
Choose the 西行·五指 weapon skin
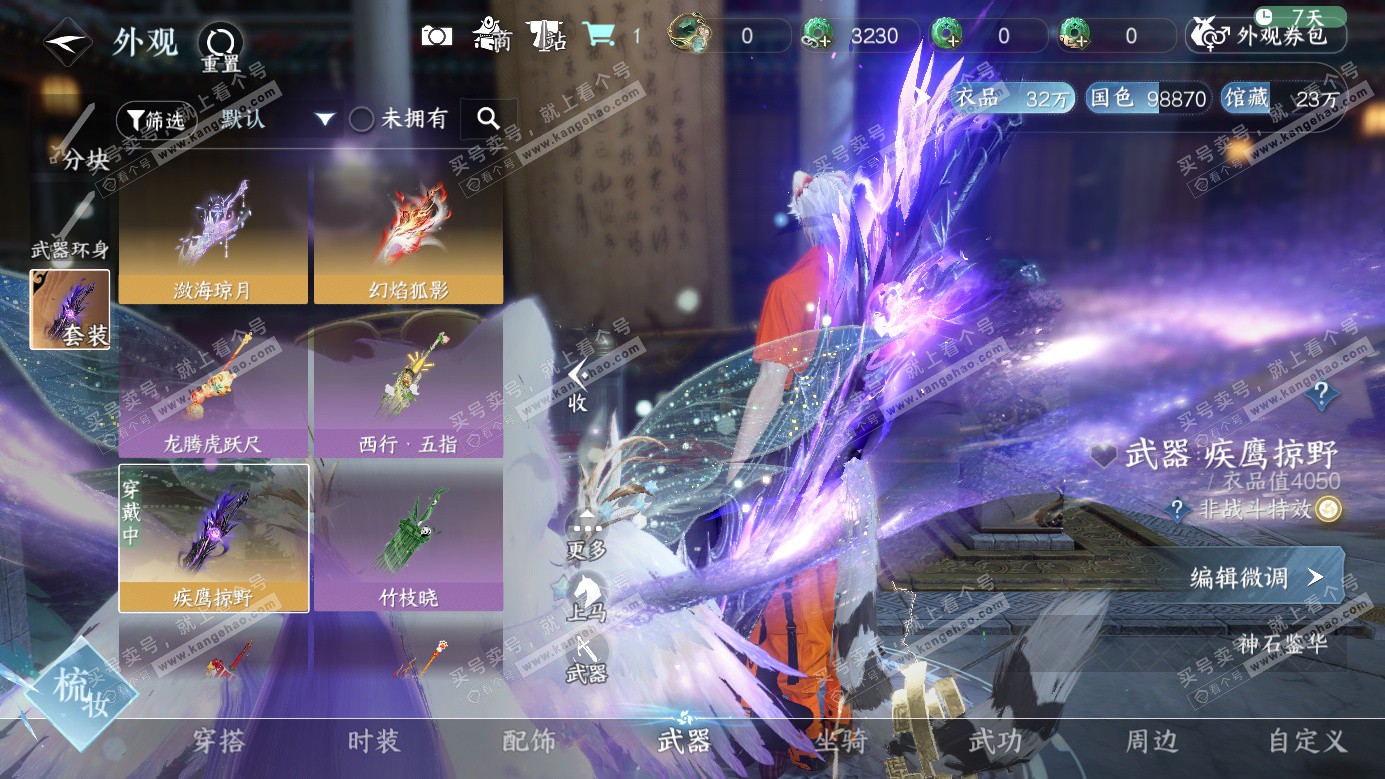tap(408, 388)
